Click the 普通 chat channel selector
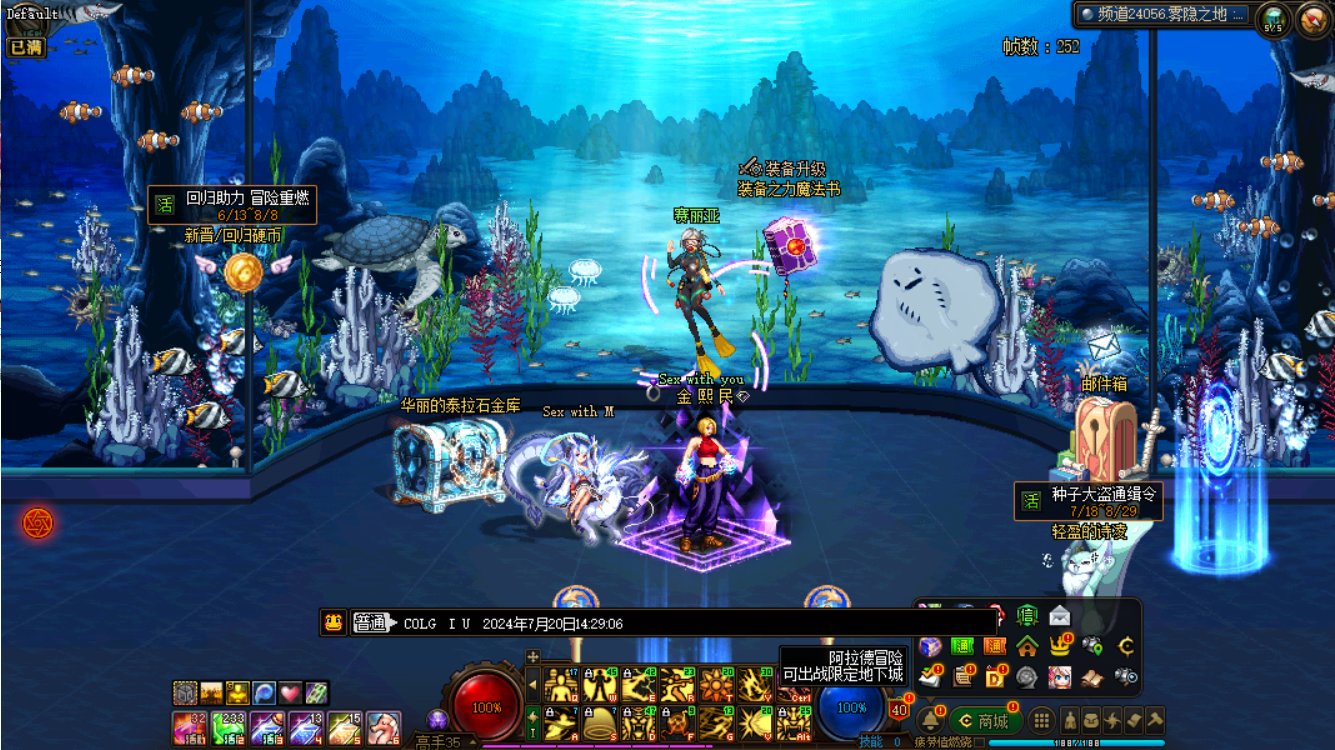The image size is (1335, 750). [370, 623]
